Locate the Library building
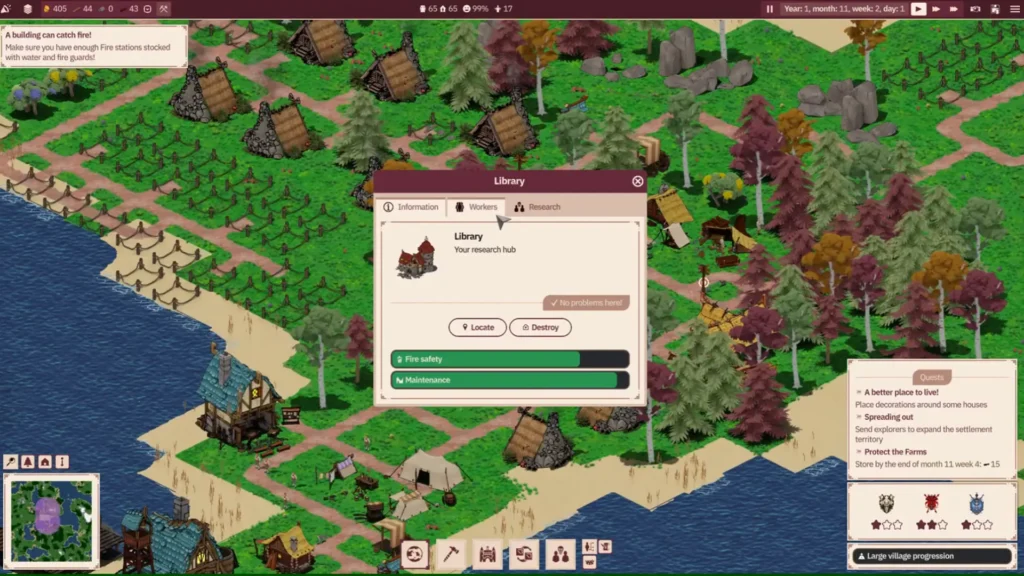 pyautogui.click(x=477, y=327)
